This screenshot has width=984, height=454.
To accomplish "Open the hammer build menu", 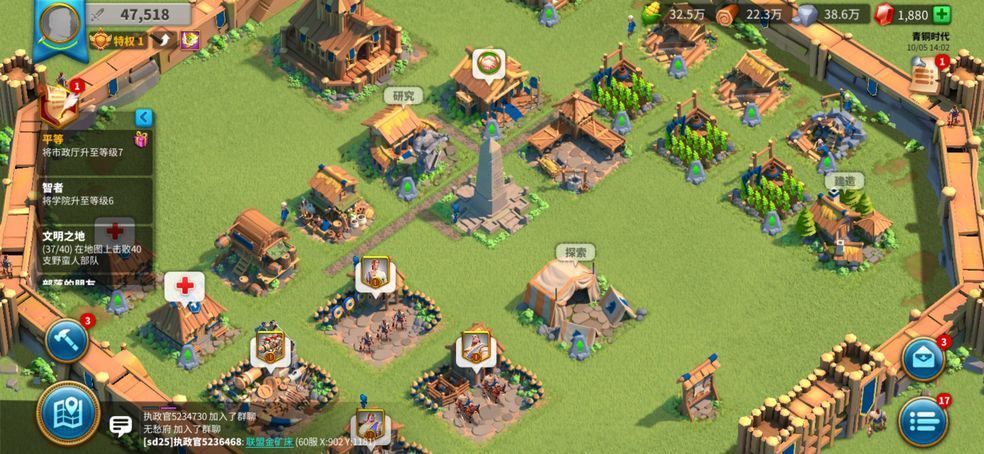I will coord(66,340).
